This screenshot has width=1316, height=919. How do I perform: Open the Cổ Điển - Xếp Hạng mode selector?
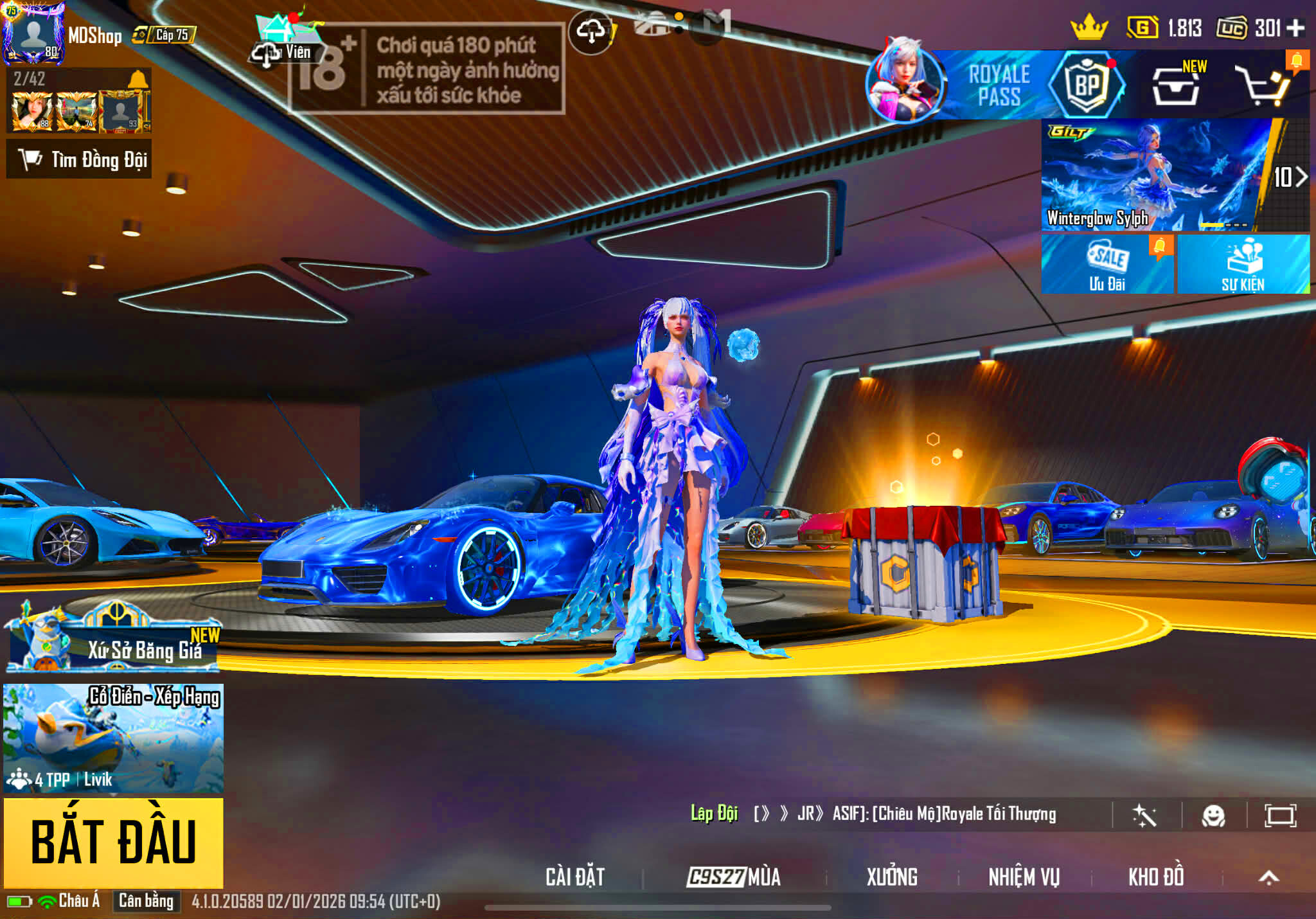[113, 738]
